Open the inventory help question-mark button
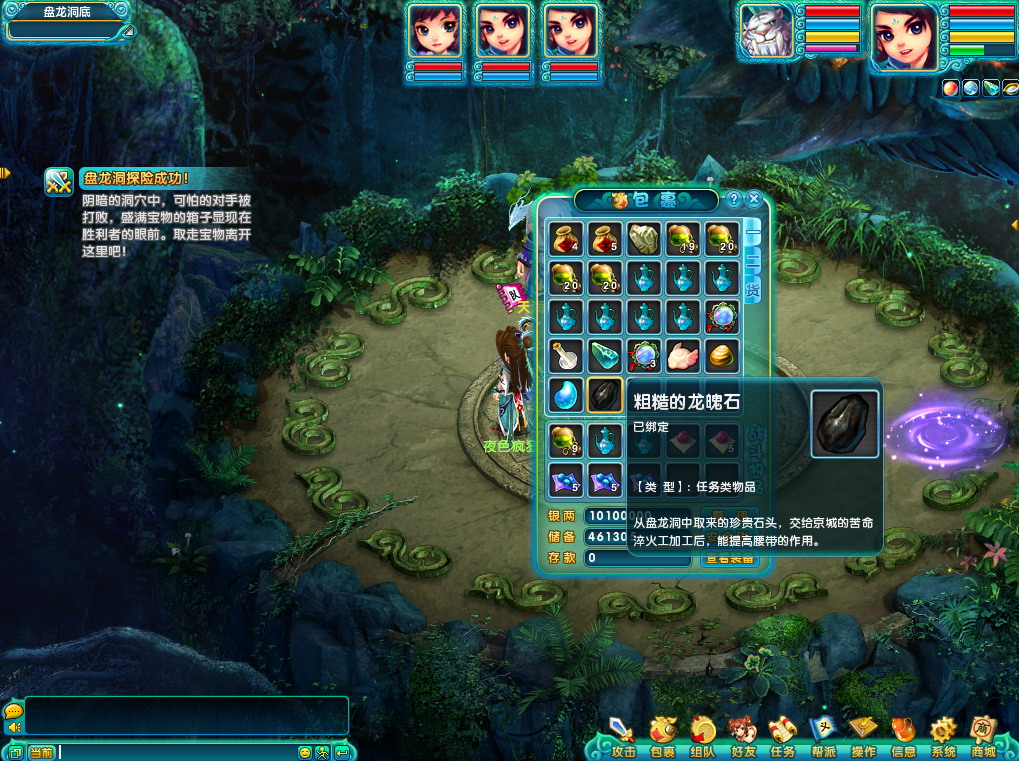The height and width of the screenshot is (761, 1019). click(x=734, y=199)
